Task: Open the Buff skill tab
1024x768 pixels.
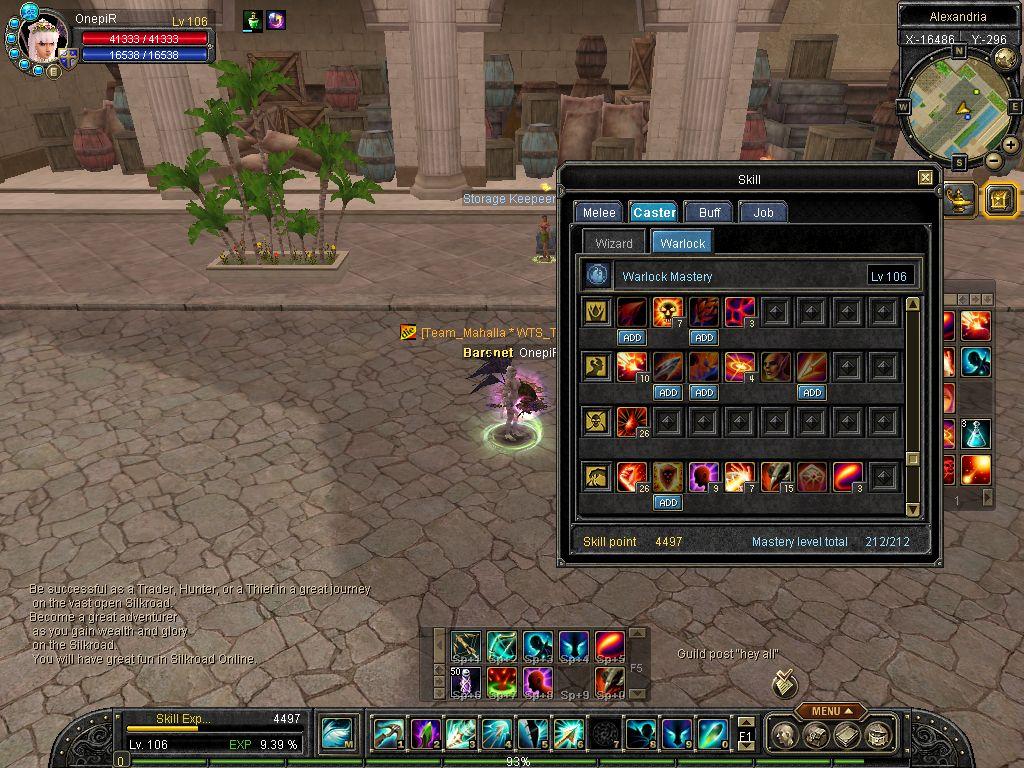Action: tap(710, 212)
